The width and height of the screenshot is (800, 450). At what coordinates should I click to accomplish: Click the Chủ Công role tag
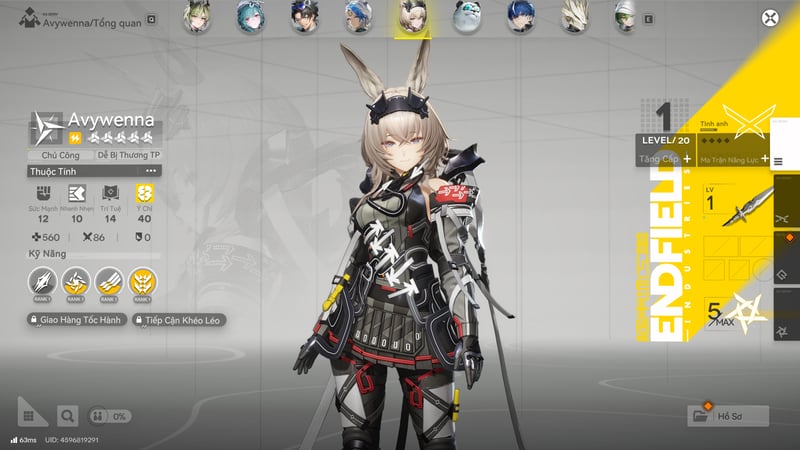tap(60, 155)
